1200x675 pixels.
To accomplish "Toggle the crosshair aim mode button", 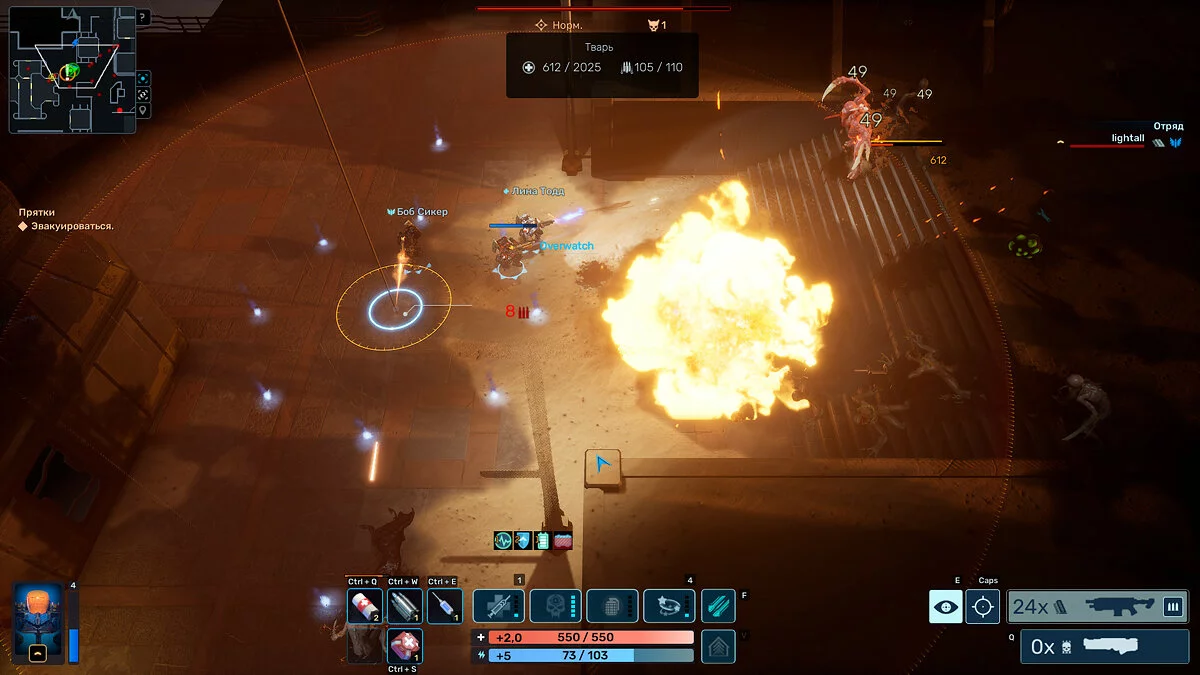I will pyautogui.click(x=982, y=606).
